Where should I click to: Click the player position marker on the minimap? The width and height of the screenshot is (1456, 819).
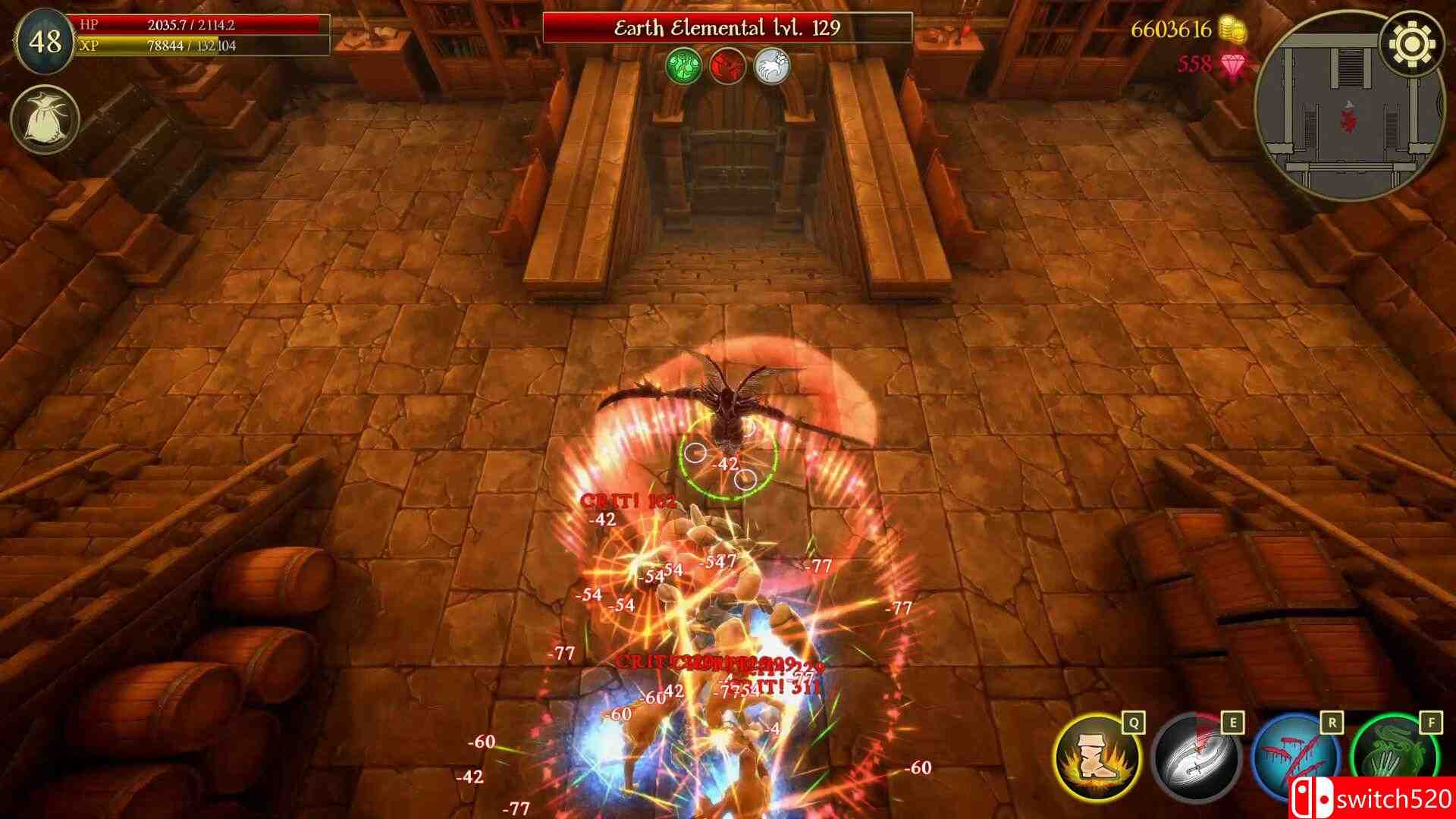pos(1349,118)
